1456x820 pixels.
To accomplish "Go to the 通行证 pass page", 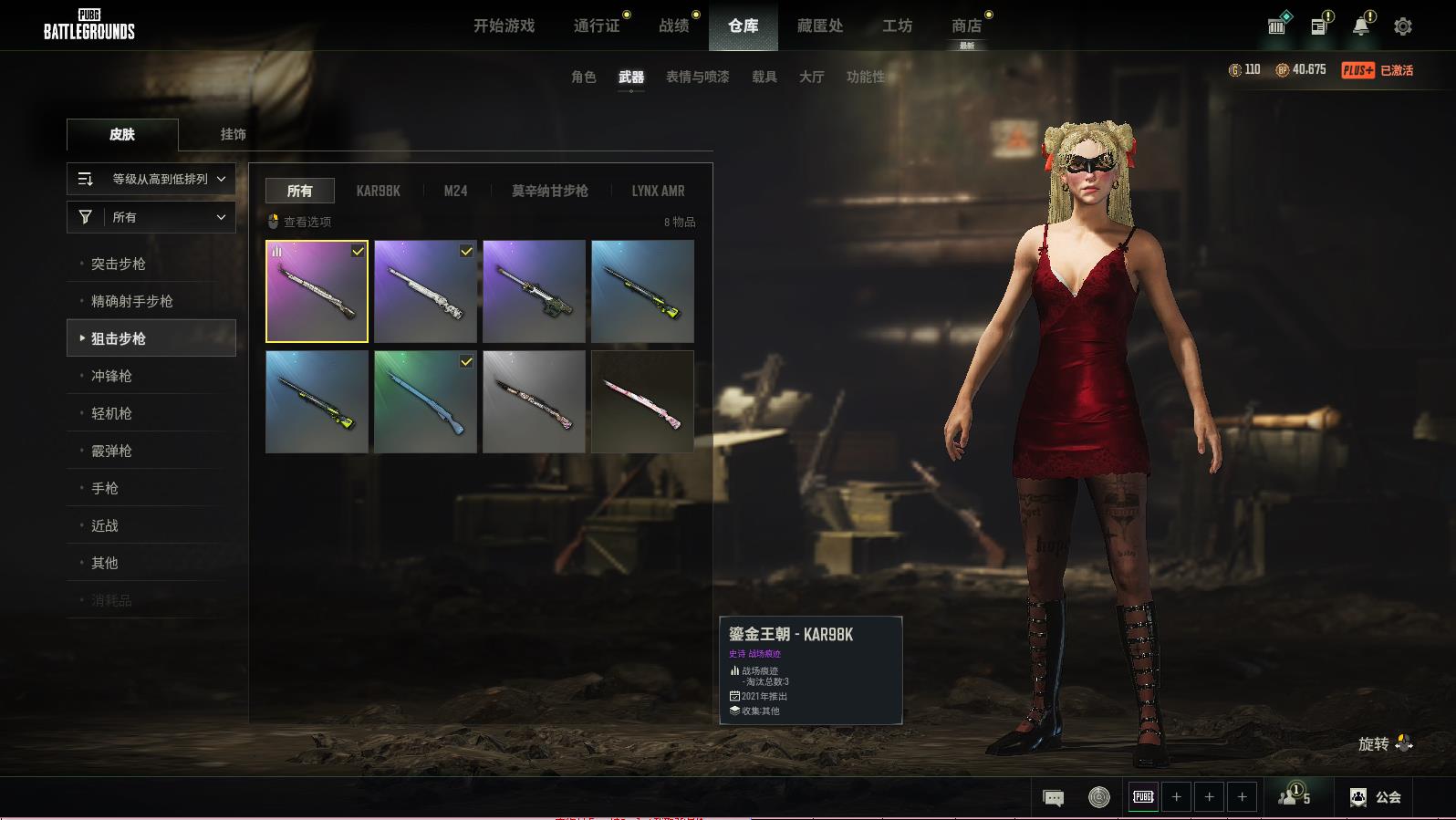I will click(597, 26).
